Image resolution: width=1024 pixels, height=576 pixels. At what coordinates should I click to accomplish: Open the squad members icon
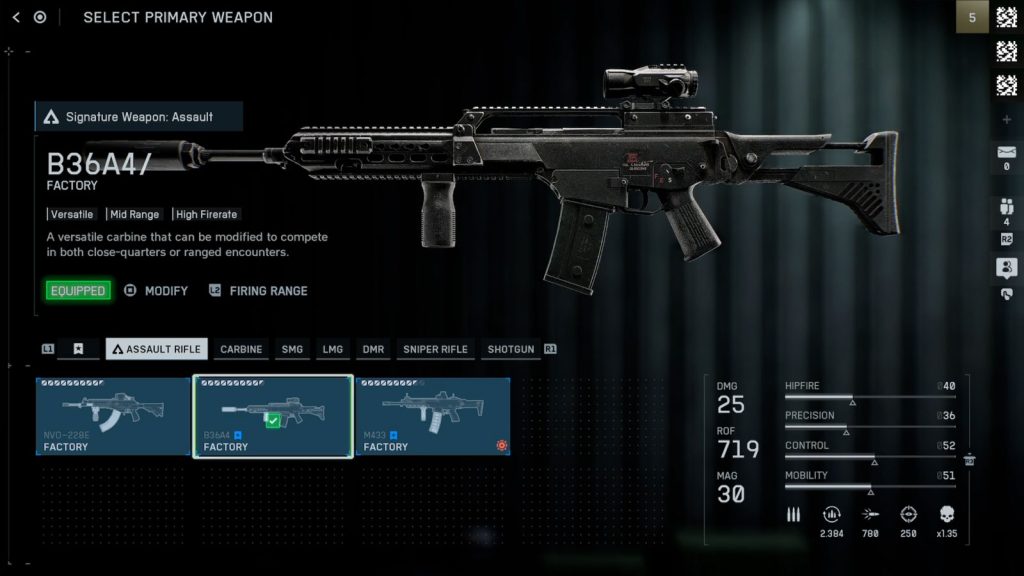(x=1006, y=208)
